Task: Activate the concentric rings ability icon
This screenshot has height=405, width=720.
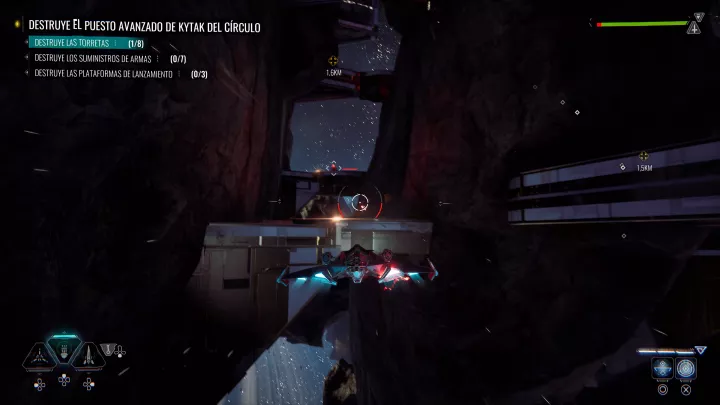Action: pyautogui.click(x=685, y=368)
